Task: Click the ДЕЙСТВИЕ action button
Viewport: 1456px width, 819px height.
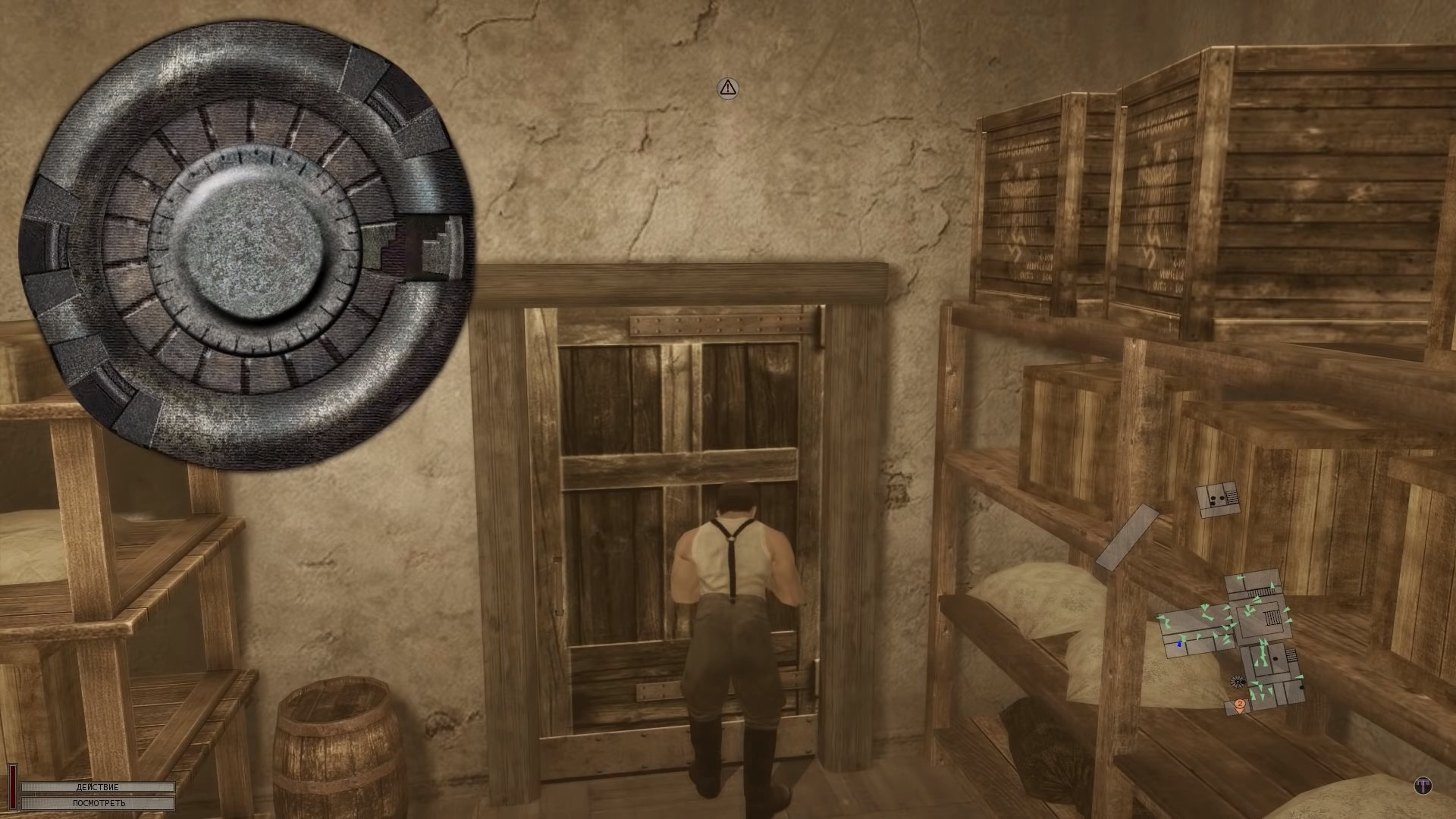Action: (98, 787)
